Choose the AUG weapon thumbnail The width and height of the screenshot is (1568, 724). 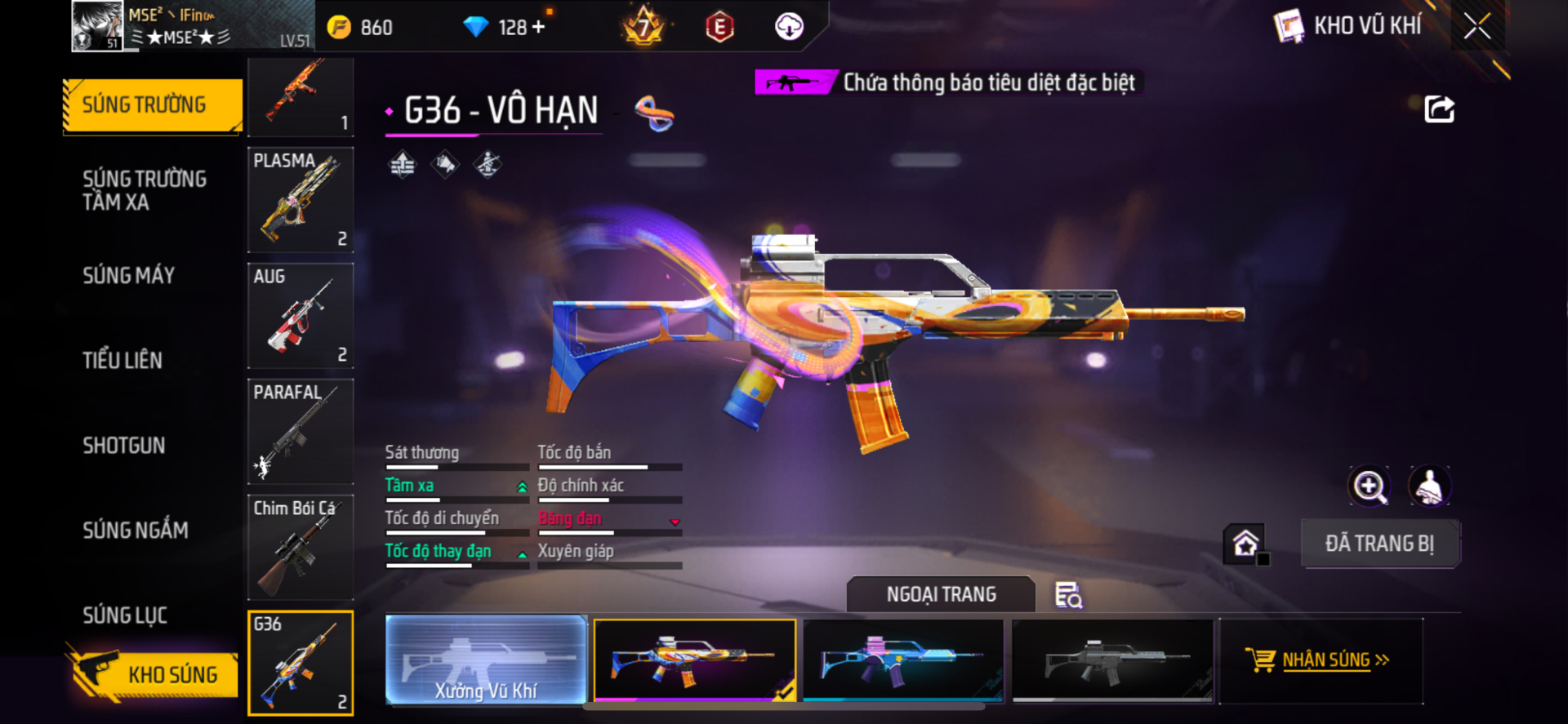tap(301, 316)
